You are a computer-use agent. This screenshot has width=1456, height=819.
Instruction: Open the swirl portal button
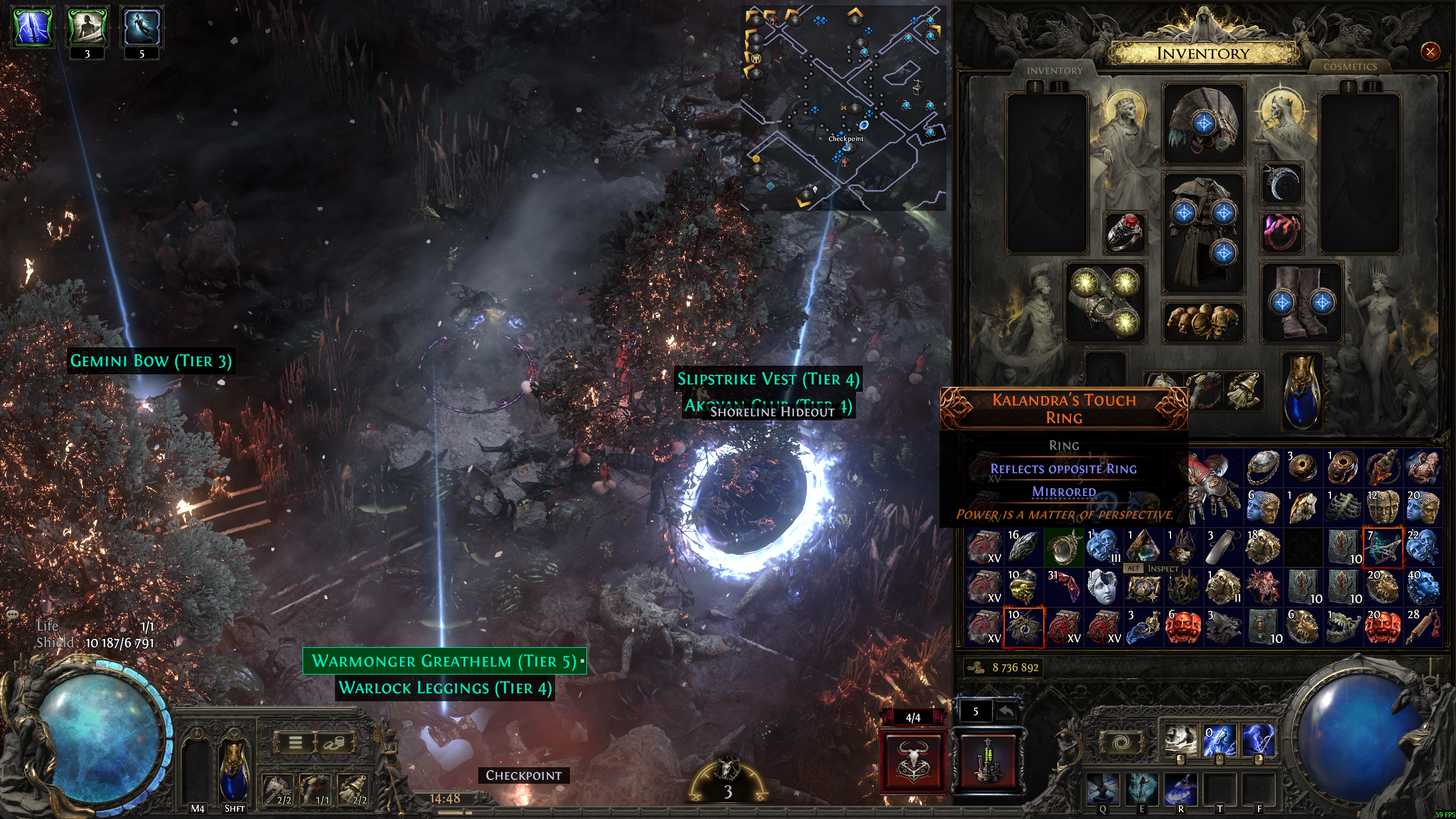pyautogui.click(x=1121, y=743)
